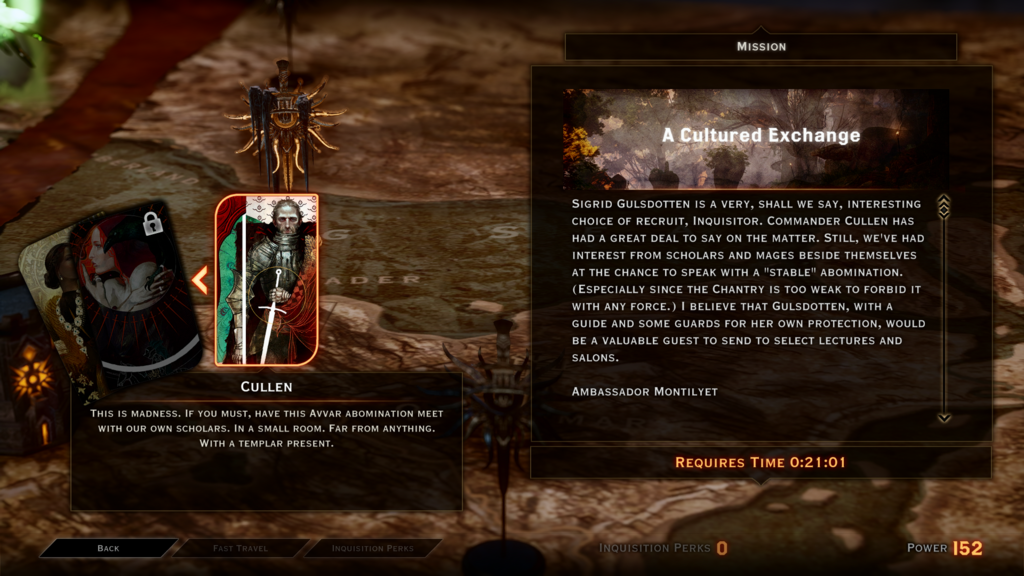Select the Cullen advisor card
The width and height of the screenshot is (1024, 576).
pos(267,280)
